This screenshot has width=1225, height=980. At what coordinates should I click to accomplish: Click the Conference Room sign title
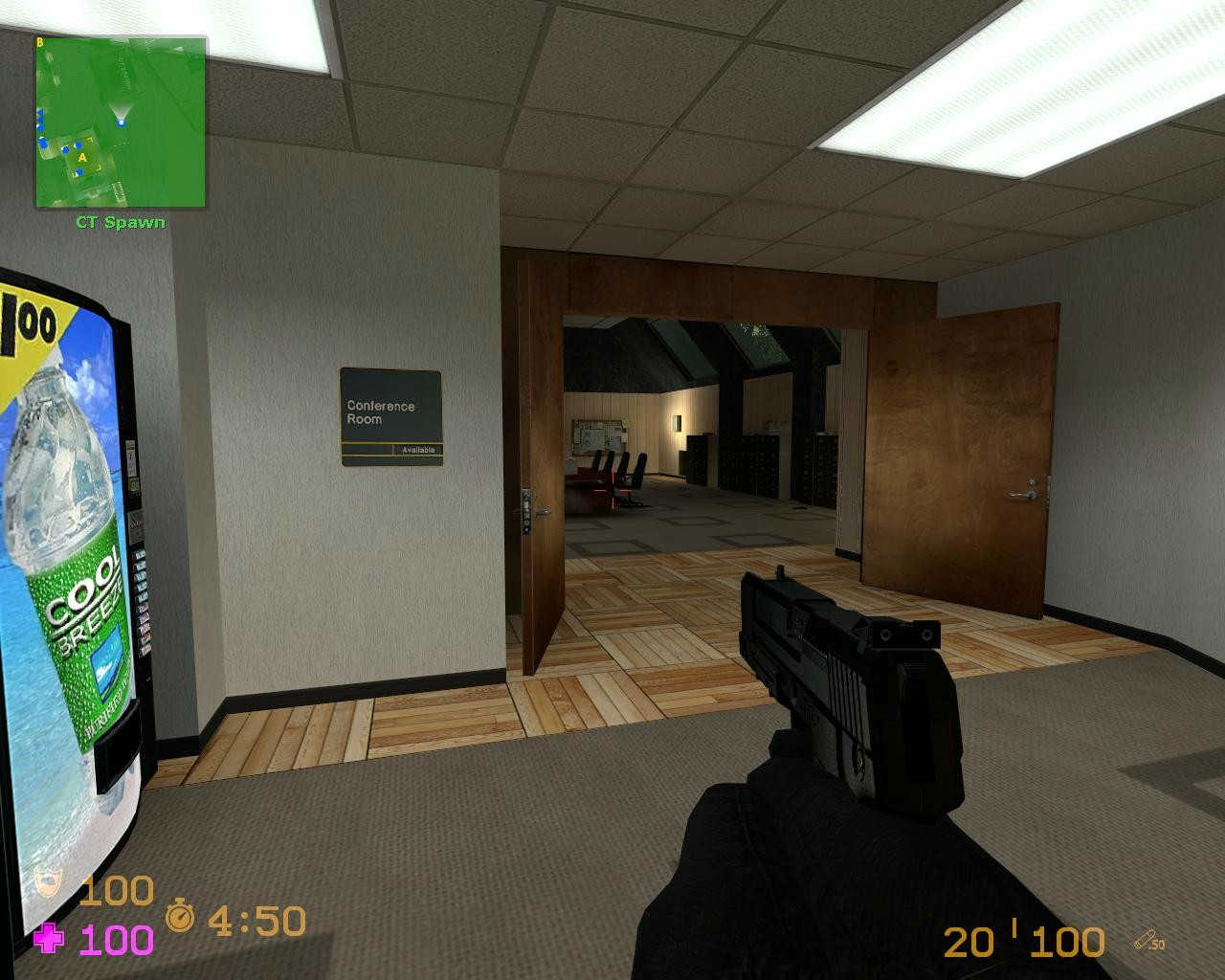coord(380,412)
